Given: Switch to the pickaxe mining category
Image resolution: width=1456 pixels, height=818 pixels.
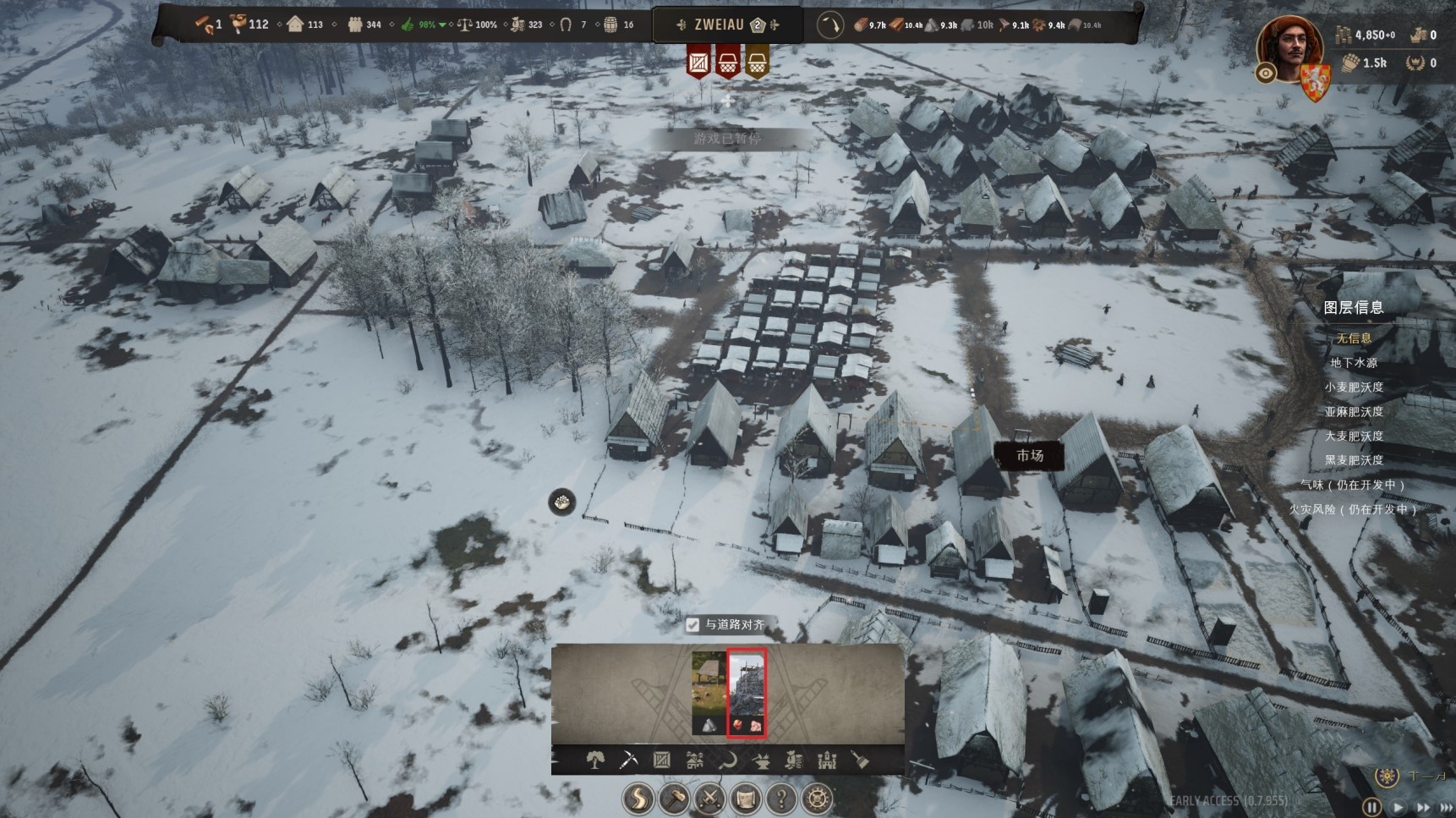Looking at the screenshot, I should 628,760.
